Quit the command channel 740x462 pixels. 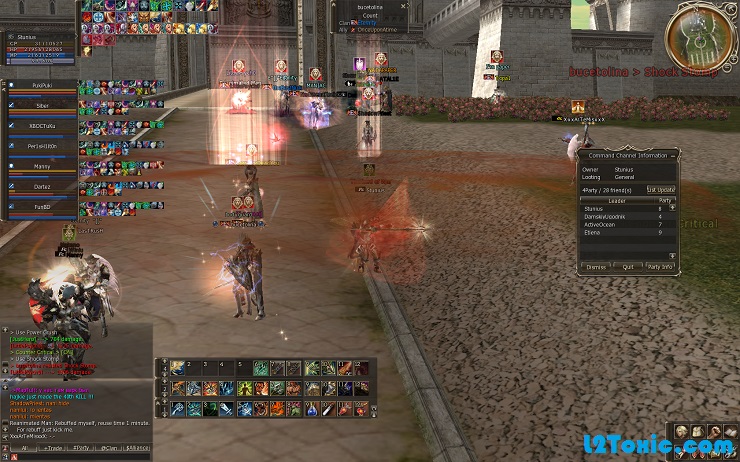[x=628, y=267]
